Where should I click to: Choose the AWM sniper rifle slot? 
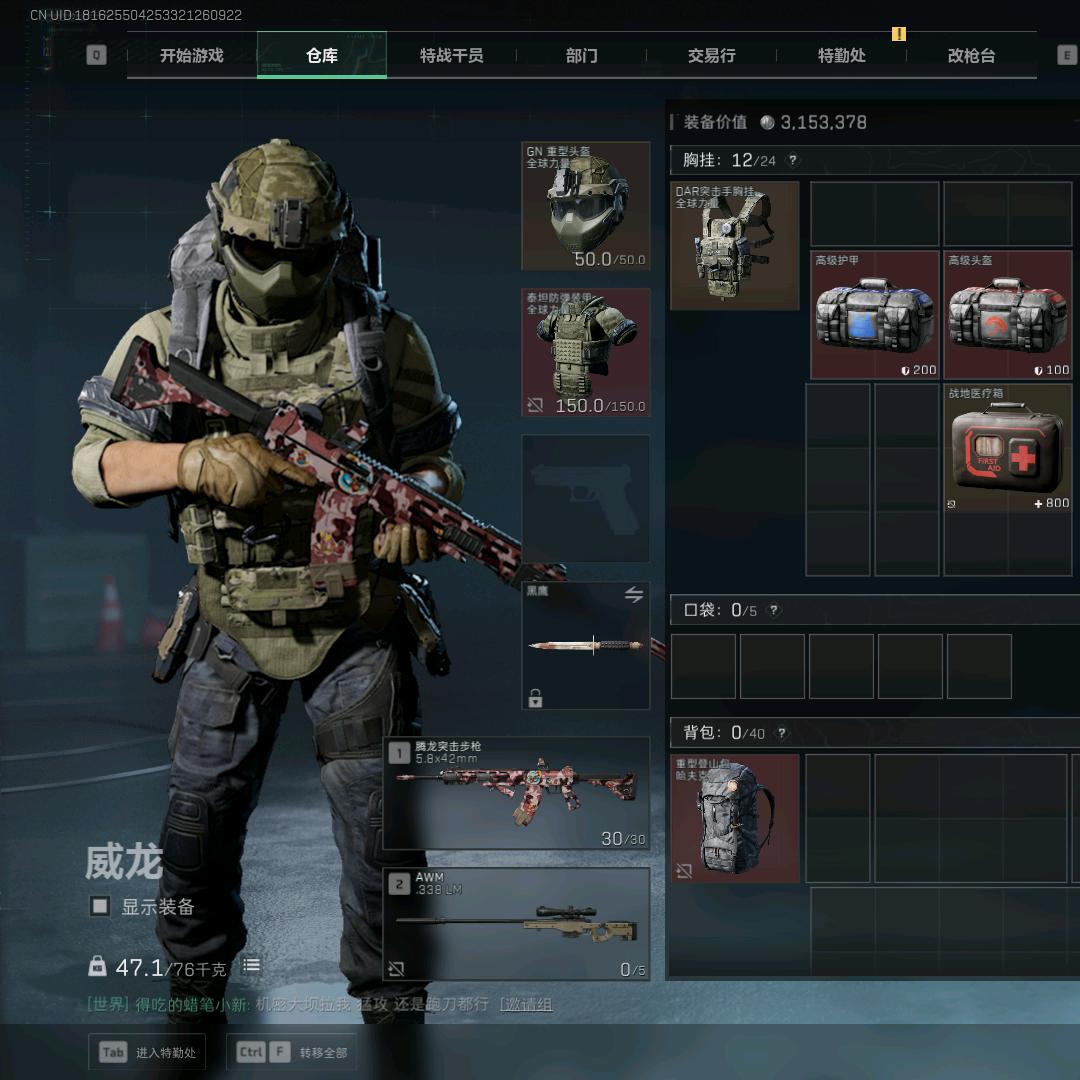click(x=516, y=924)
